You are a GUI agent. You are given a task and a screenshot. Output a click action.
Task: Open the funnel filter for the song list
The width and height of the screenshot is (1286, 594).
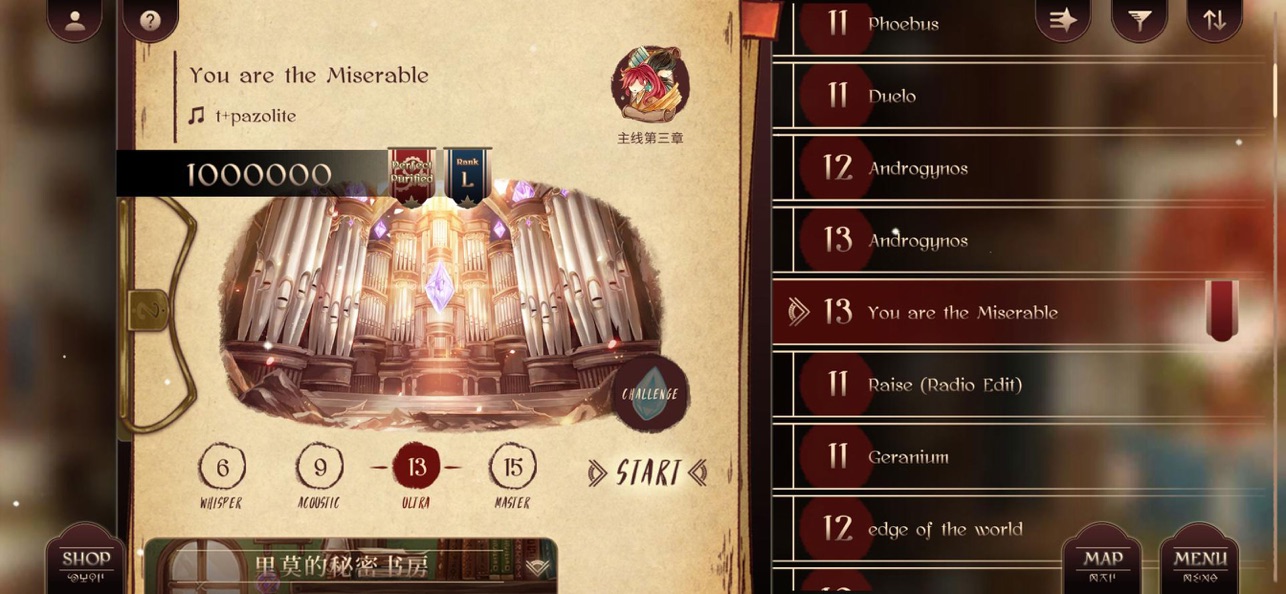click(1139, 19)
